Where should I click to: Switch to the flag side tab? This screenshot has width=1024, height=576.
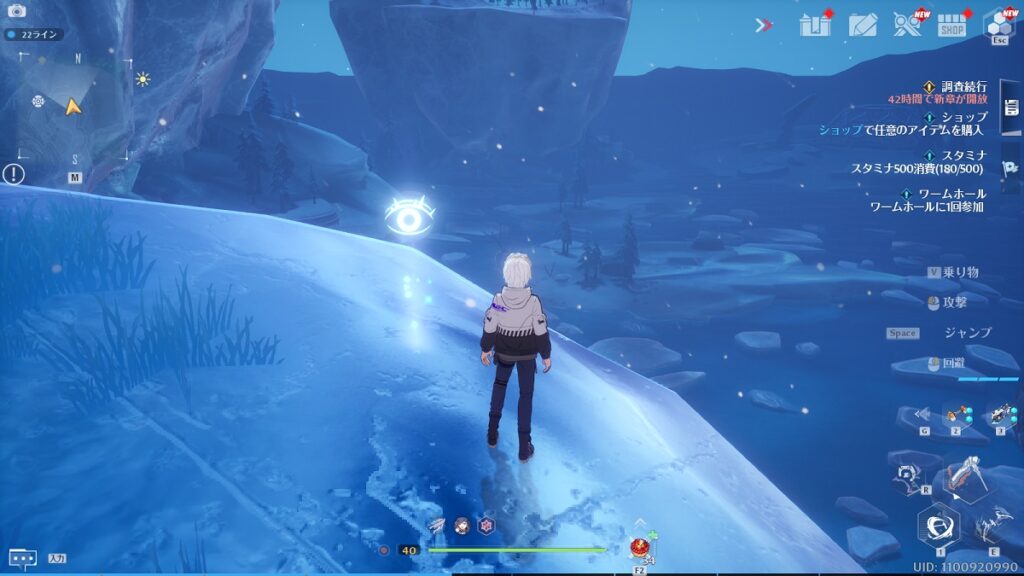pyautogui.click(x=1010, y=168)
